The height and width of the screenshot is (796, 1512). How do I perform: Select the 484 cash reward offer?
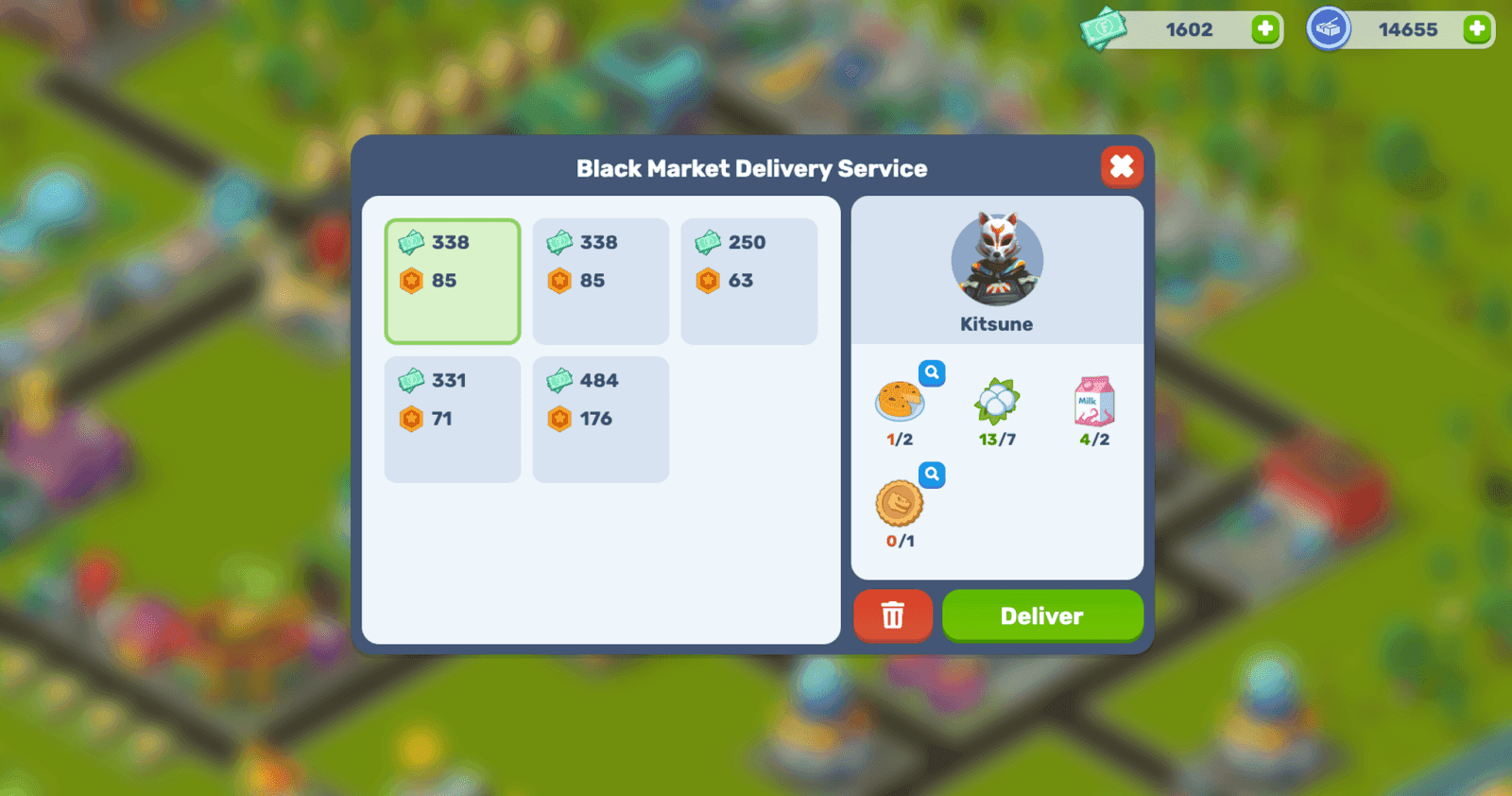coord(600,418)
